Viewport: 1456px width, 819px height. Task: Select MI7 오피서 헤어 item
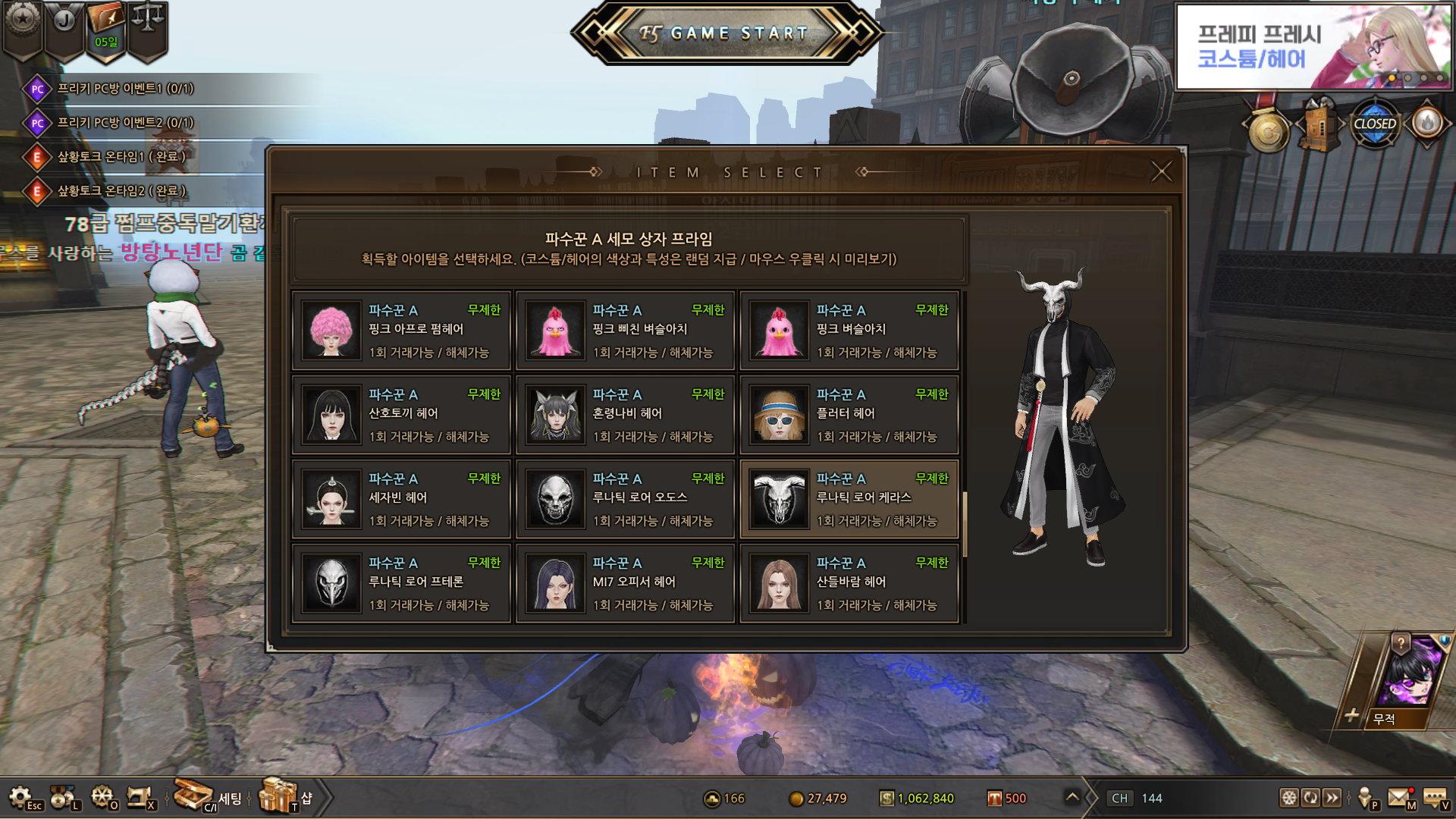pyautogui.click(x=626, y=583)
